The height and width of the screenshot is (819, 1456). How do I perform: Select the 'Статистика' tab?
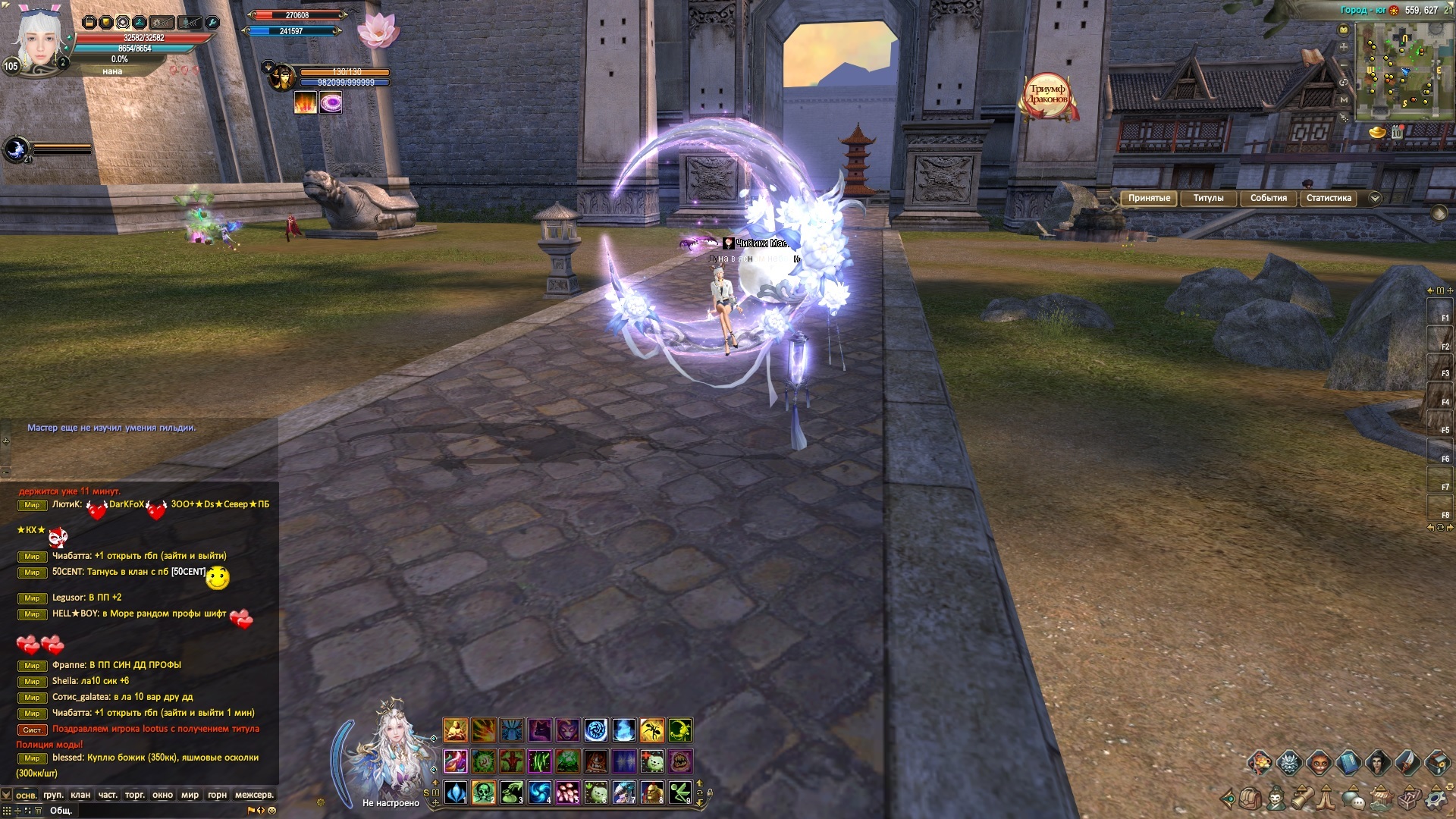click(x=1329, y=198)
